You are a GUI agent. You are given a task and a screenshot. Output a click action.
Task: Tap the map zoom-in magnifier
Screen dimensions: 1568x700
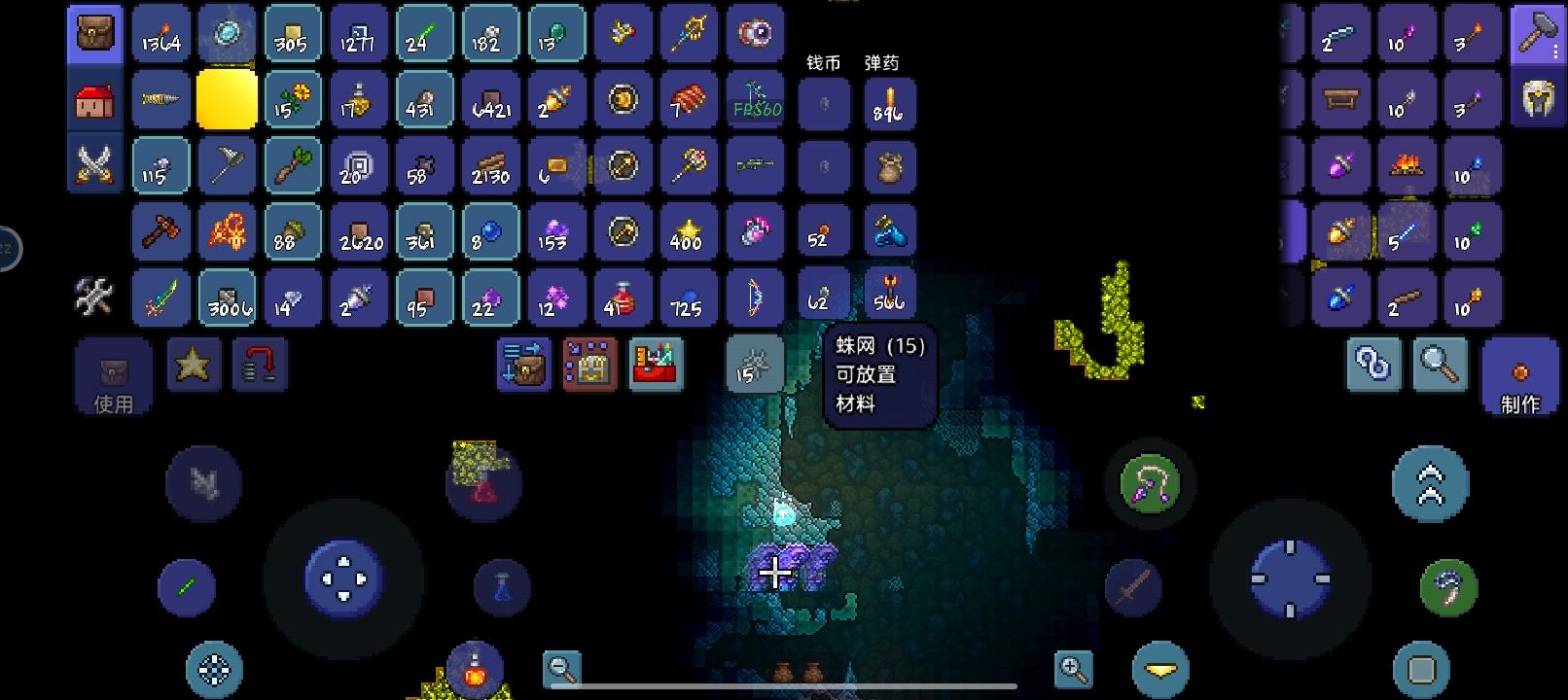pyautogui.click(x=1074, y=669)
